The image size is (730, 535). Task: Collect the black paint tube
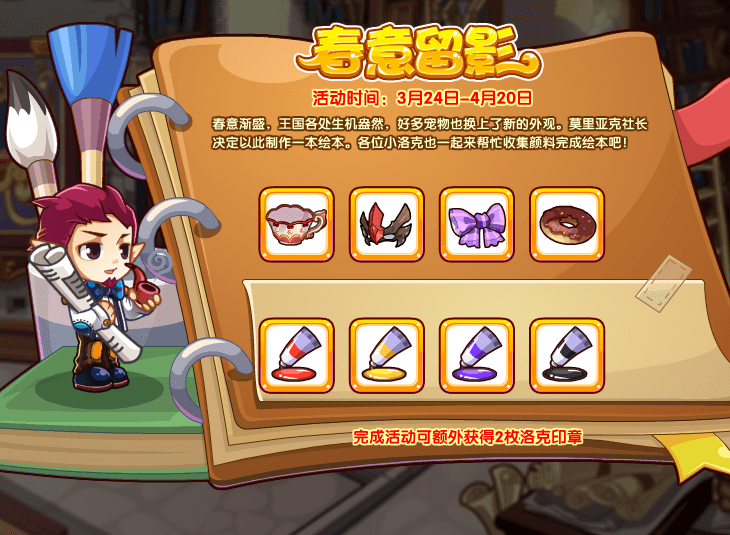566,356
